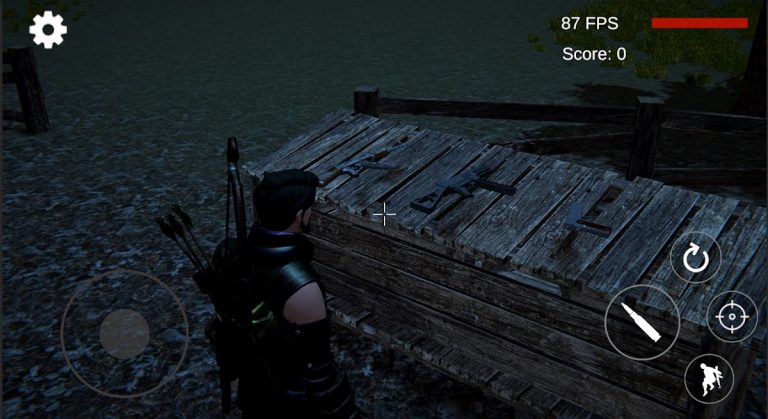The height and width of the screenshot is (419, 768).
Task: Tap the circular arrow reload button
Action: [695, 261]
